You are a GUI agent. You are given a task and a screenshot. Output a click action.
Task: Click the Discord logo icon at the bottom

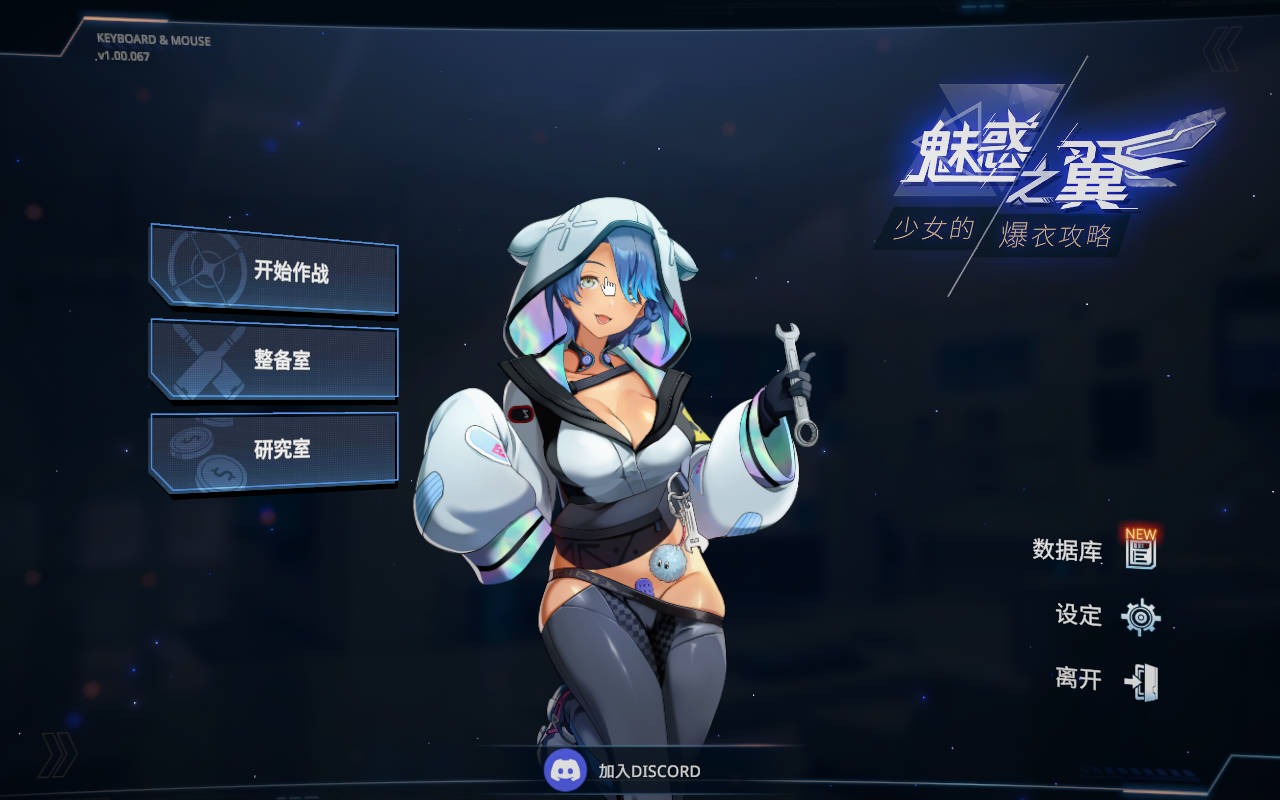click(566, 770)
